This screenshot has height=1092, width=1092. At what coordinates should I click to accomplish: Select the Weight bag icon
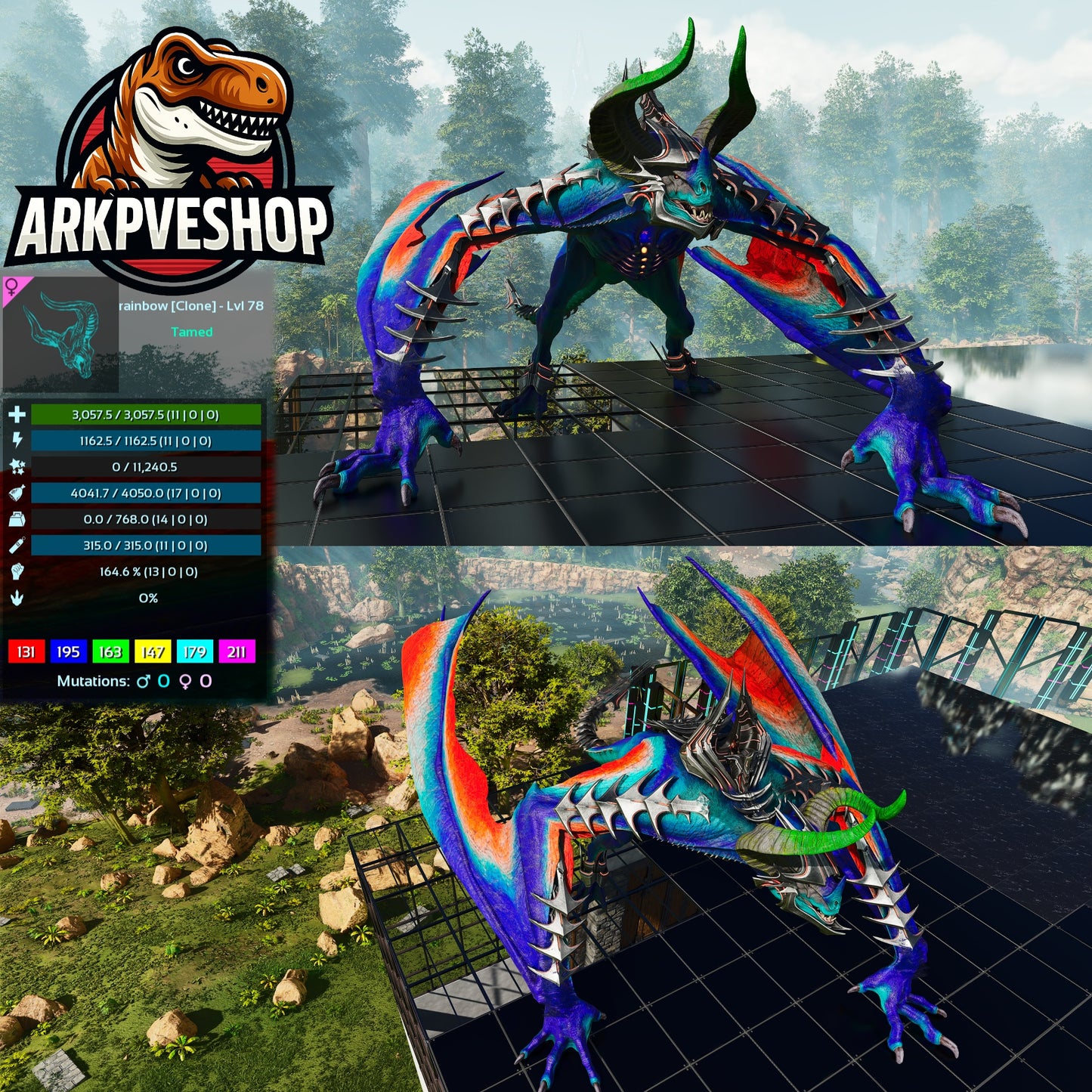coord(17,520)
